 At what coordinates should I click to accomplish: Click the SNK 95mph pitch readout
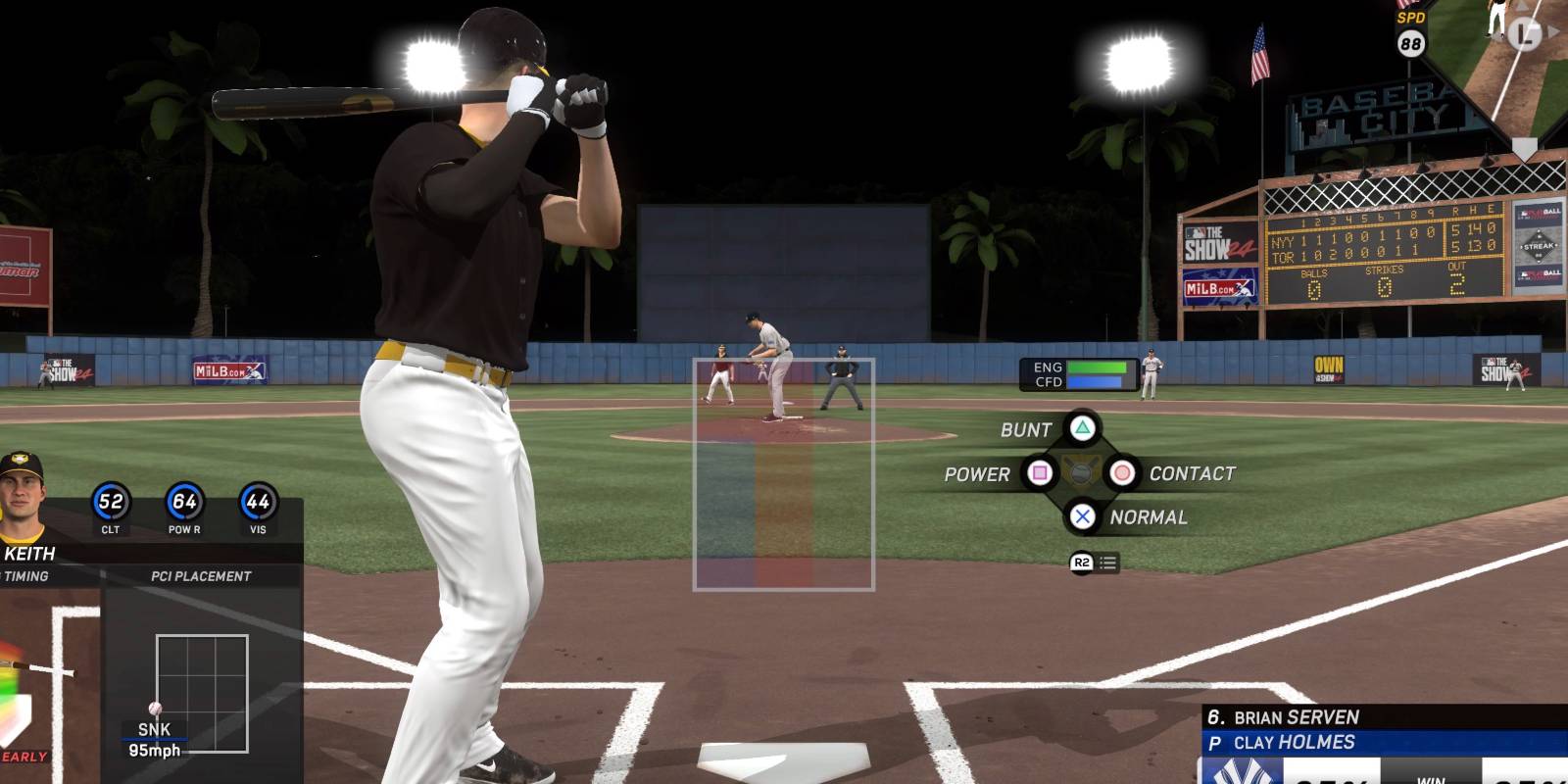(x=155, y=737)
